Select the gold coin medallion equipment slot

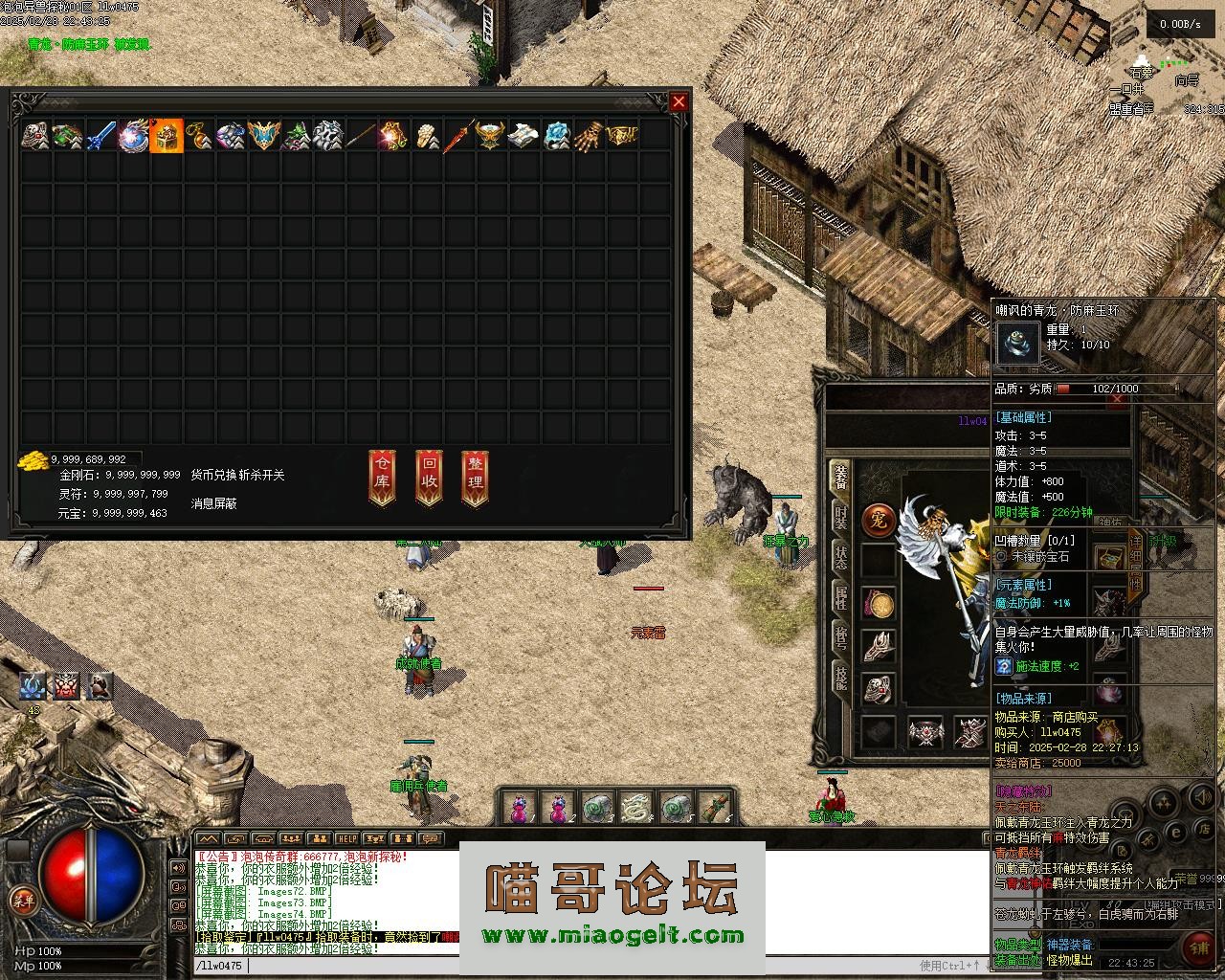879,604
